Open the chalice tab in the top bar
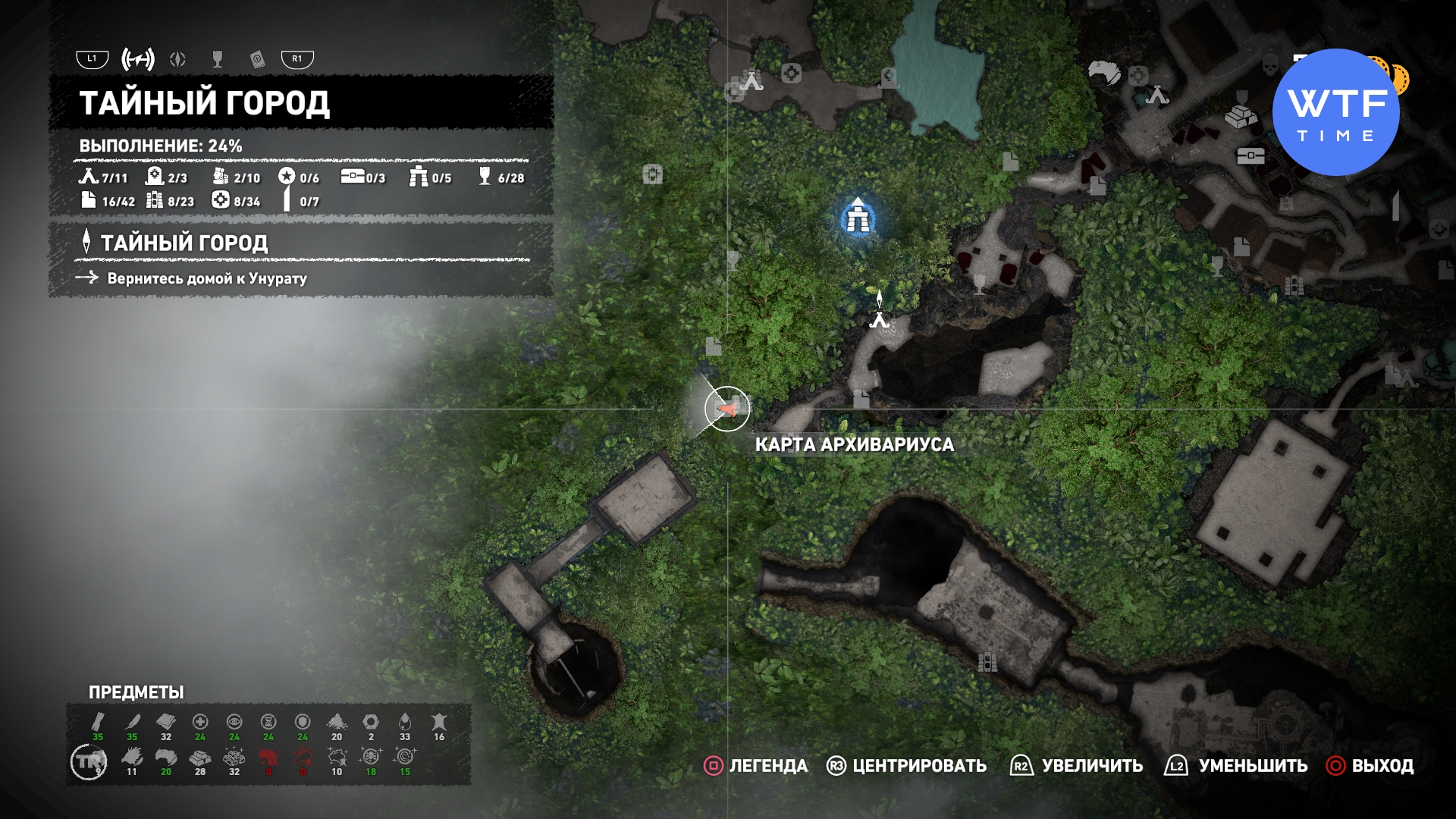The height and width of the screenshot is (819, 1456). point(218,59)
